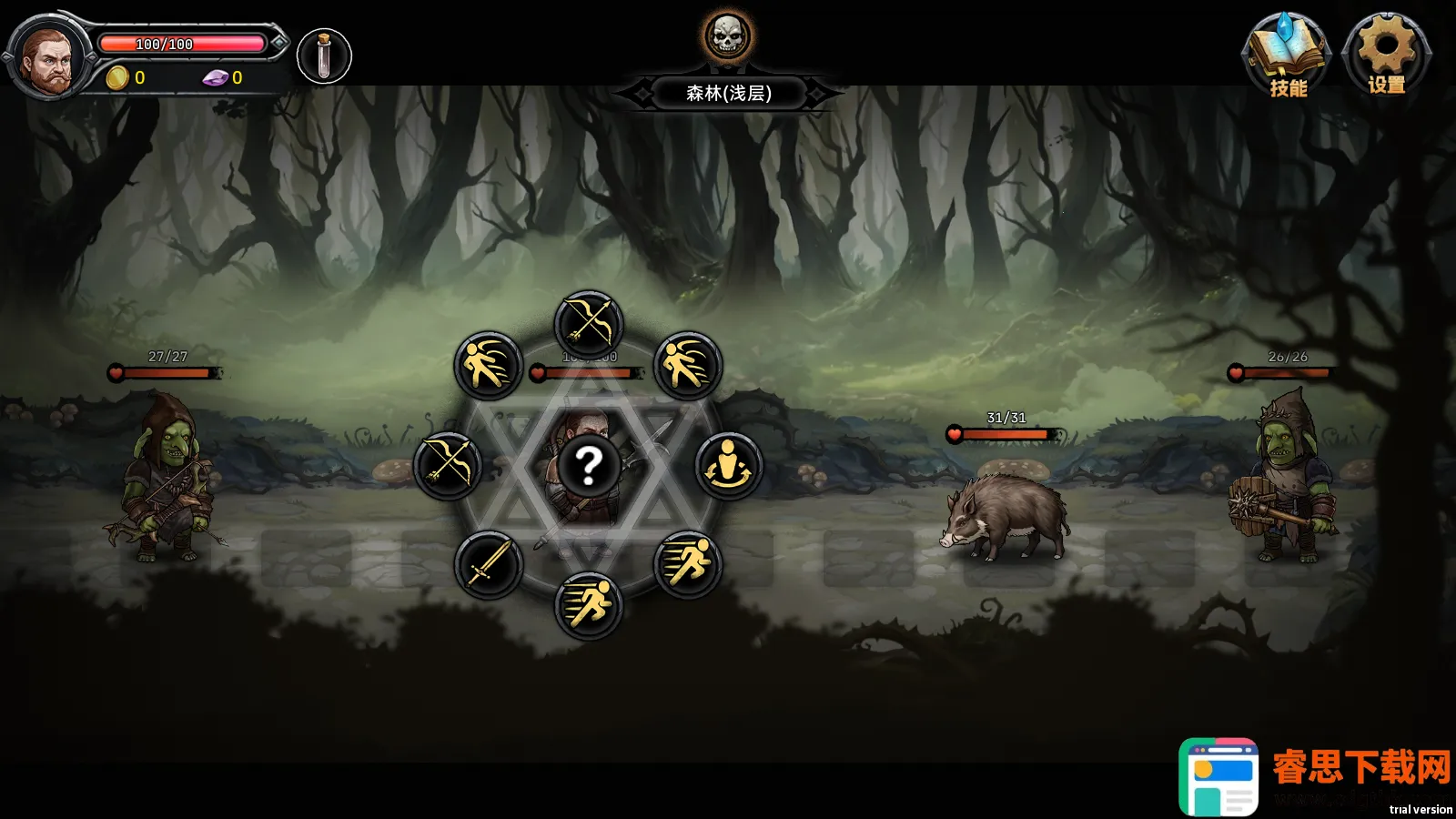Click the bearded hero portrait
Image resolution: width=1456 pixels, height=819 pixels.
click(x=47, y=59)
